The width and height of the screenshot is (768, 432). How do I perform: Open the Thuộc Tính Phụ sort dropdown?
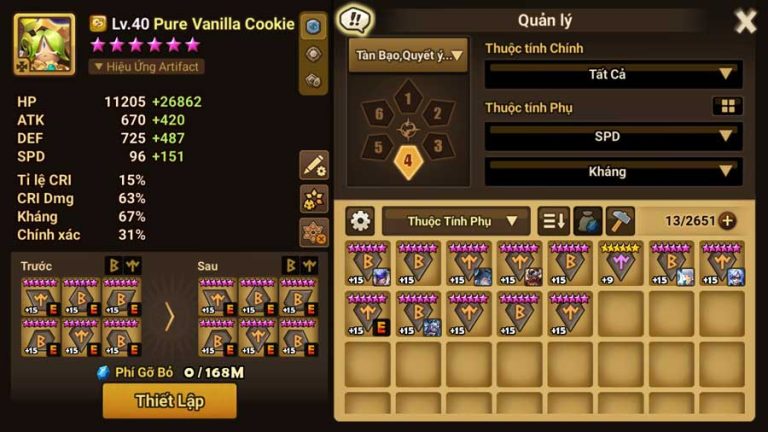tap(455, 220)
